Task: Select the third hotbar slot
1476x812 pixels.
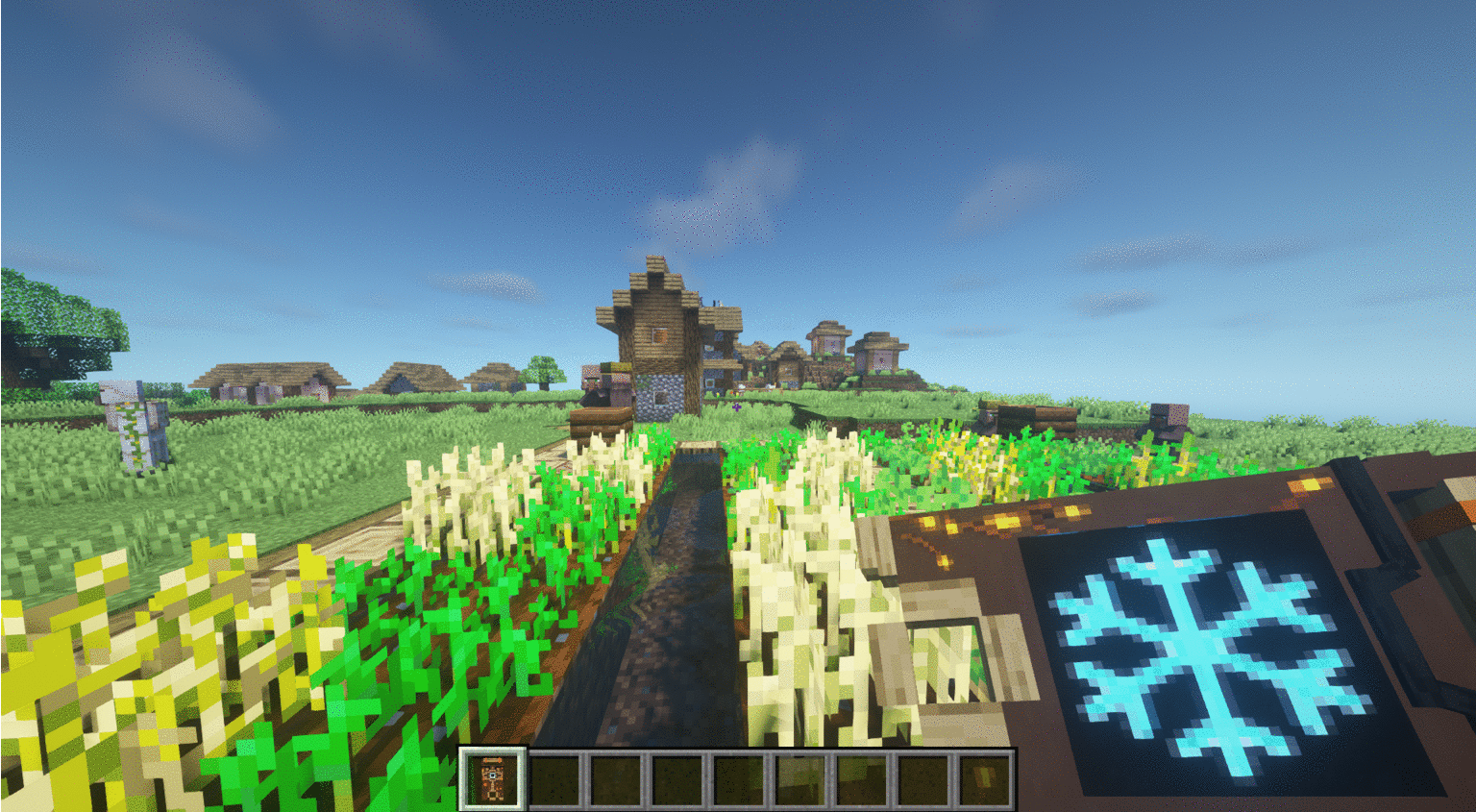Action: click(615, 778)
